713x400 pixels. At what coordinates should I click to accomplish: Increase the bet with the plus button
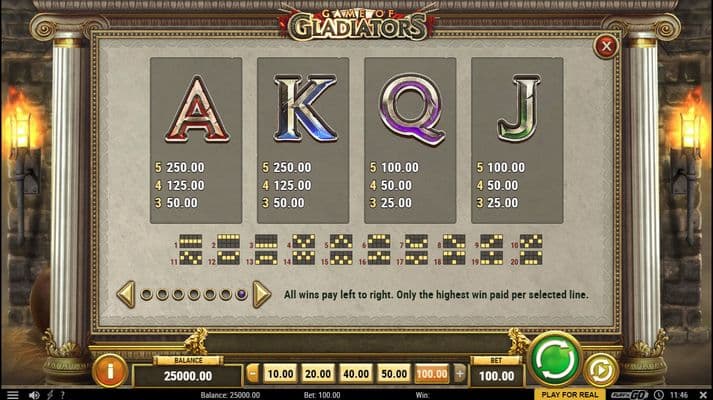[459, 373]
